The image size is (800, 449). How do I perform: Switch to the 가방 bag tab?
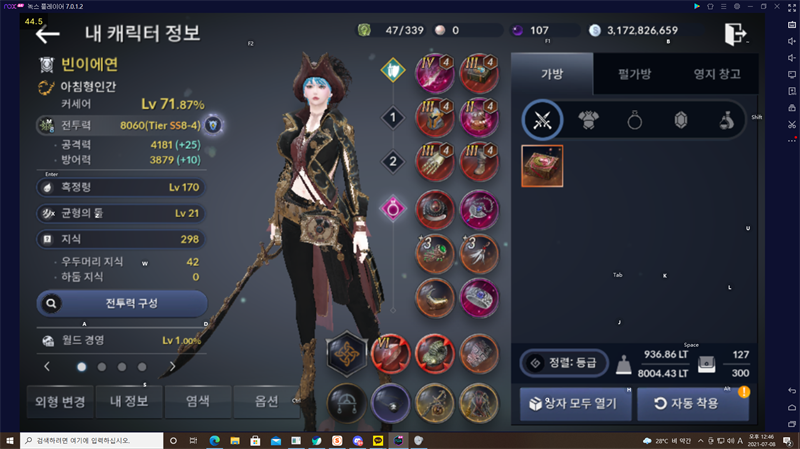[552, 73]
